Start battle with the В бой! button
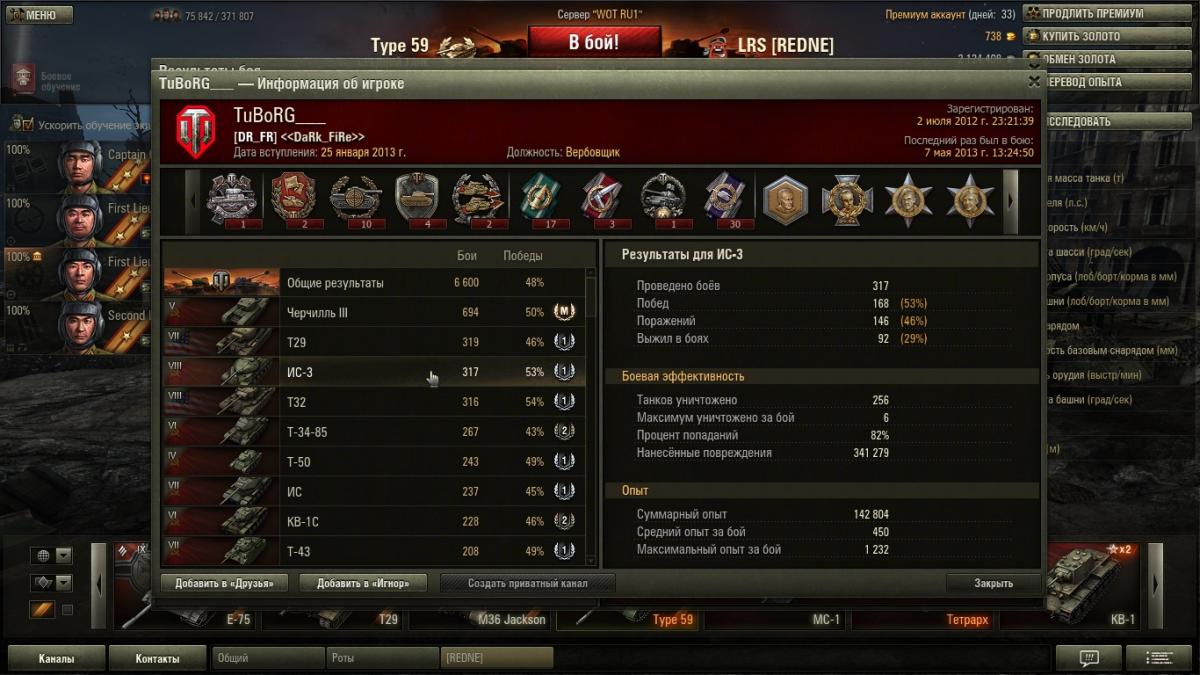Image resolution: width=1200 pixels, height=675 pixels. [594, 43]
